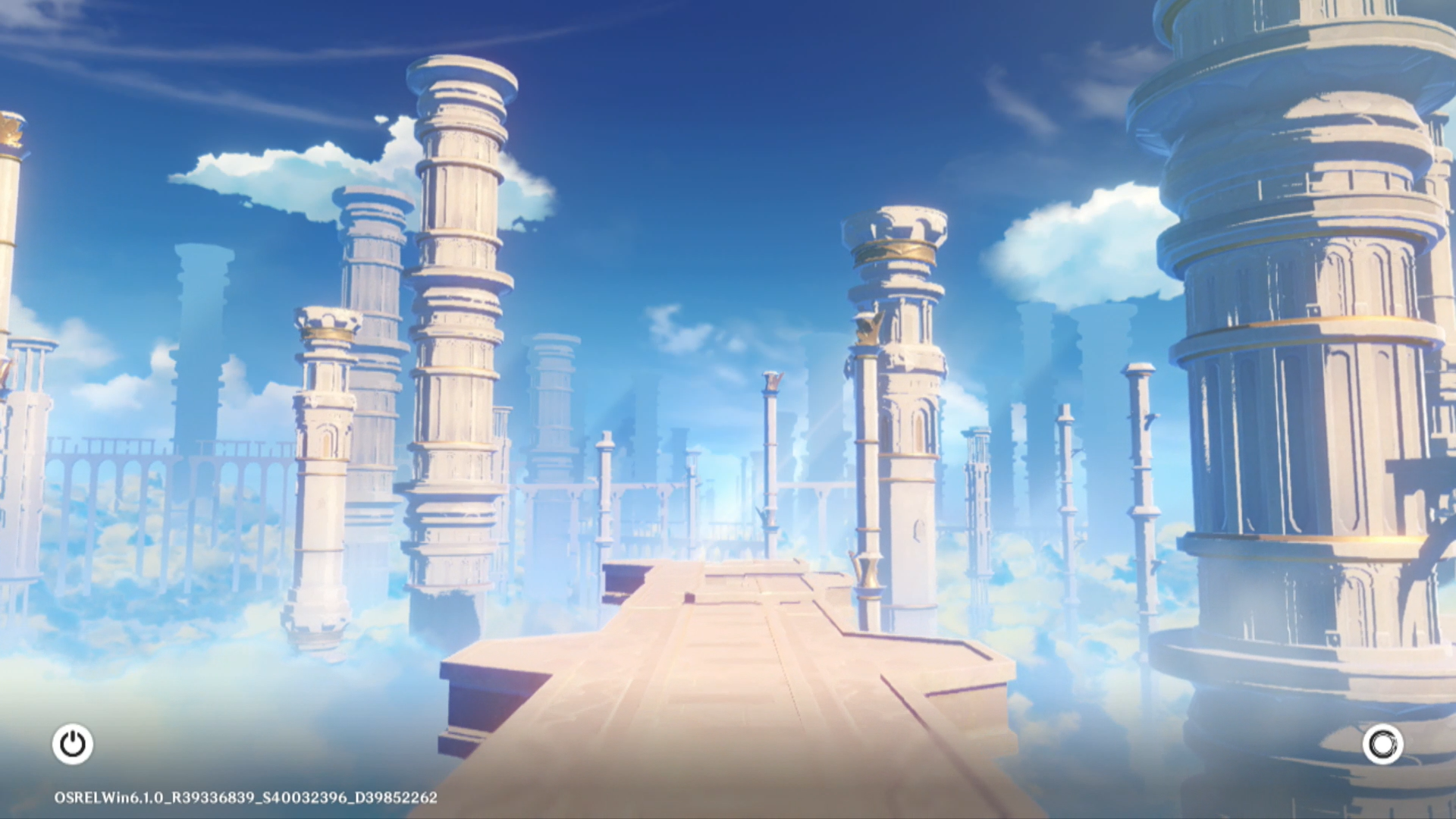Open the circular ring icon button
1456x819 pixels.
tap(1382, 744)
